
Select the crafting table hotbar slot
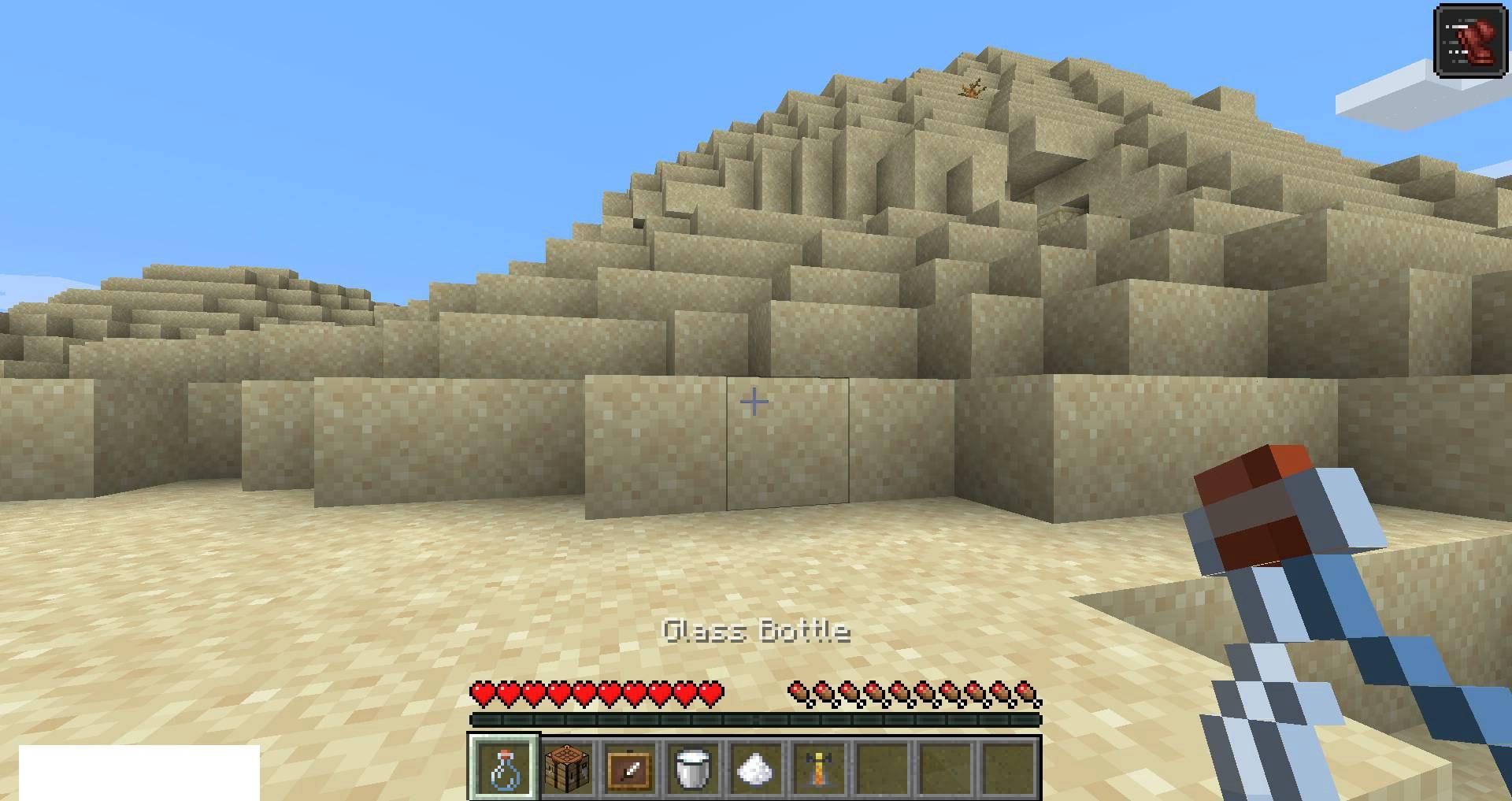point(567,767)
